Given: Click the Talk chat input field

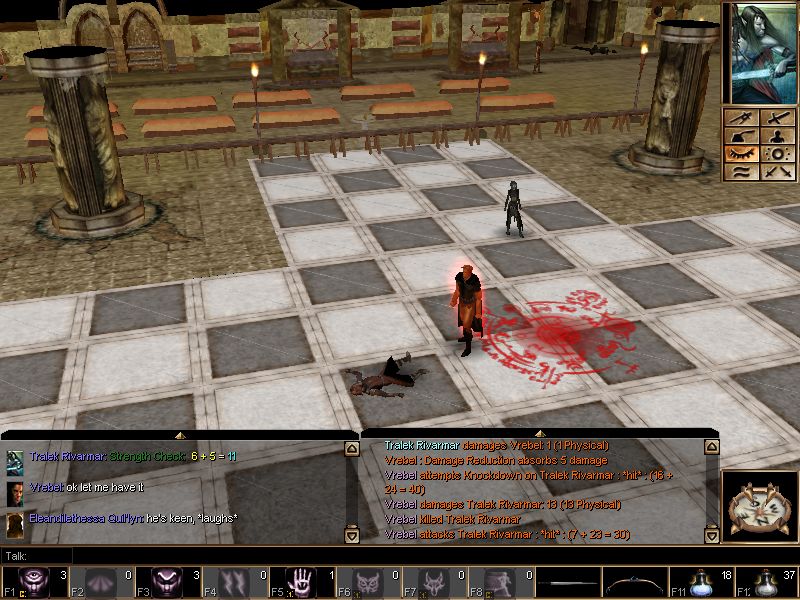Looking at the screenshot, I should pyautogui.click(x=200, y=555).
